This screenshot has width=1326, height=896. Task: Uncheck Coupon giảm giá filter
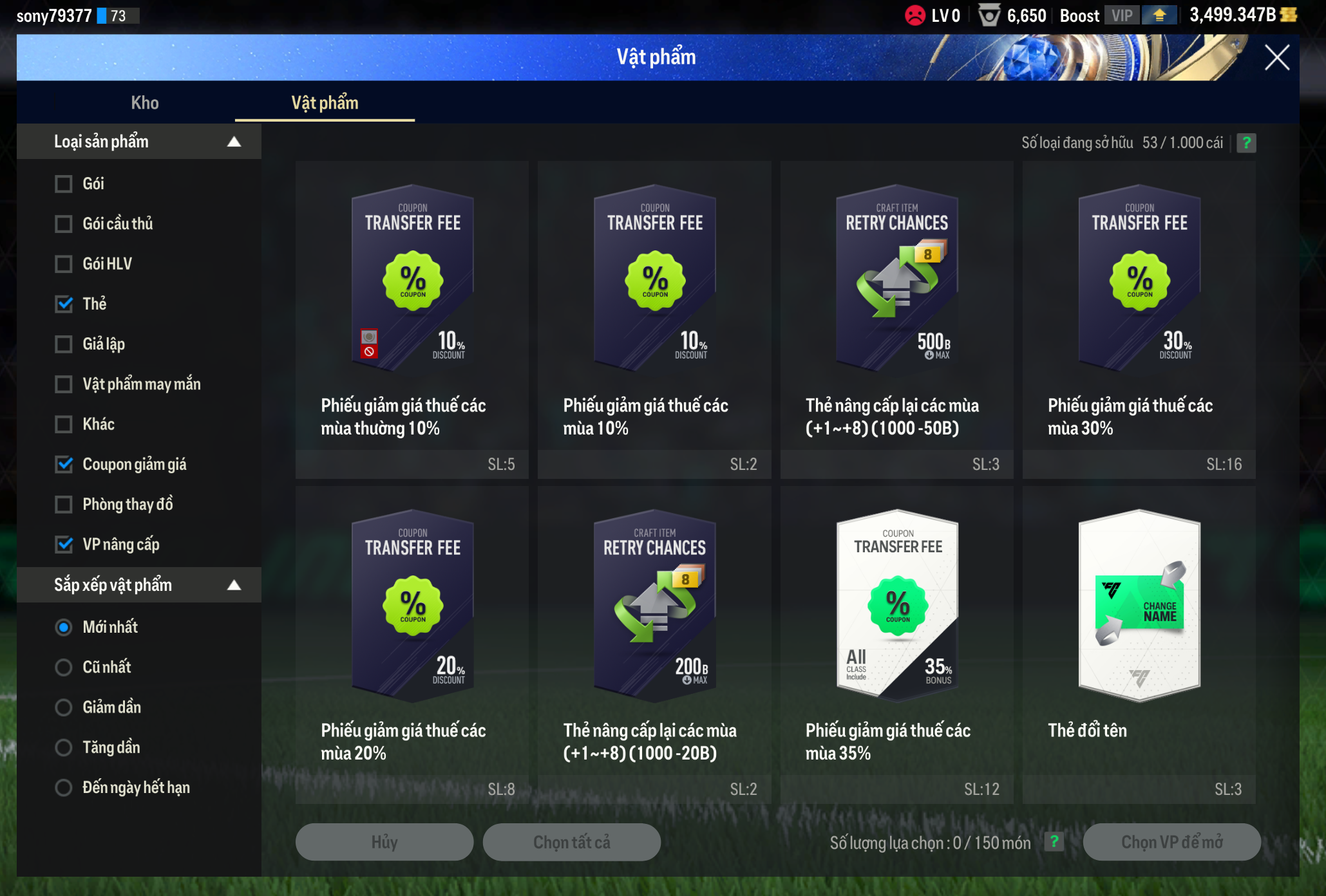click(x=64, y=464)
